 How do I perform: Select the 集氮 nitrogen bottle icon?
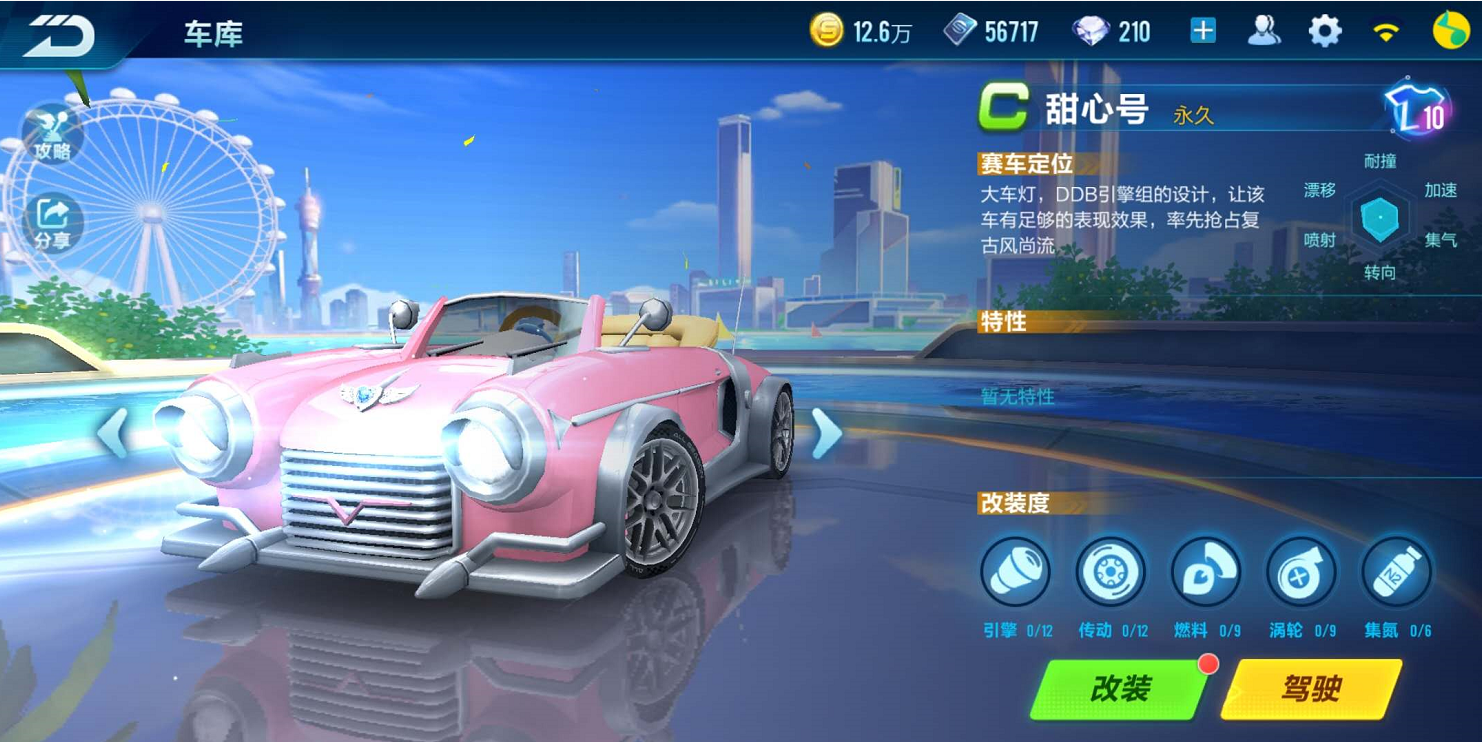(1396, 573)
